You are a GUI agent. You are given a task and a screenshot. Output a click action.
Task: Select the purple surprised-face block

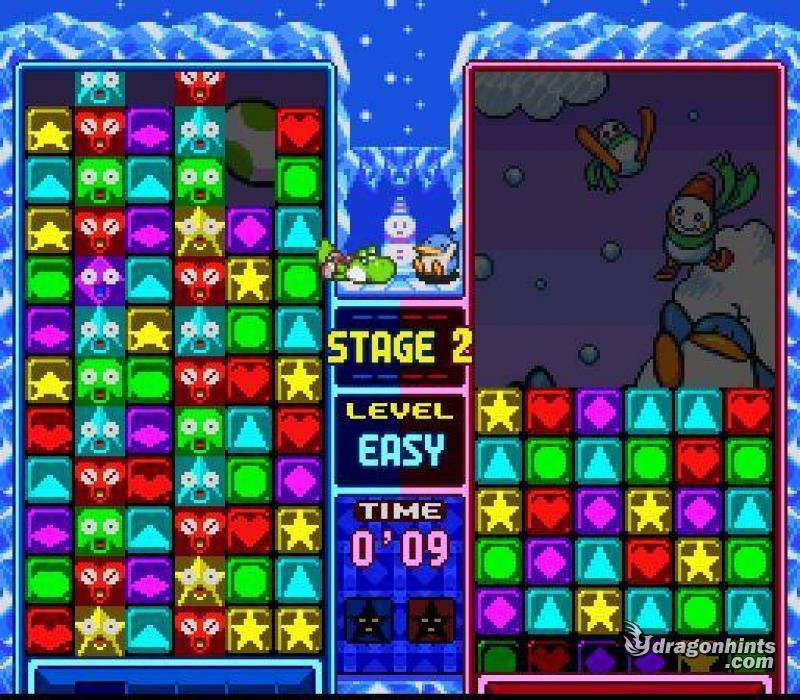tap(99, 280)
